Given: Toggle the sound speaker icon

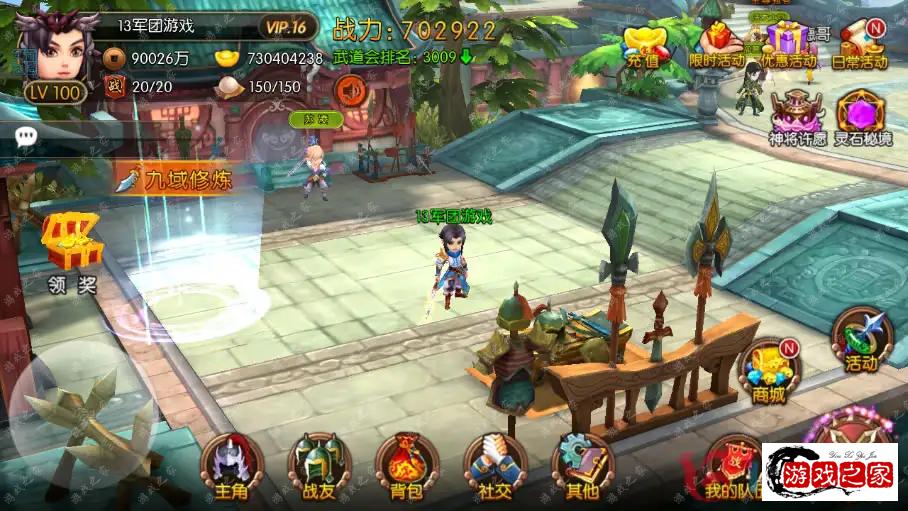Looking at the screenshot, I should (351, 92).
